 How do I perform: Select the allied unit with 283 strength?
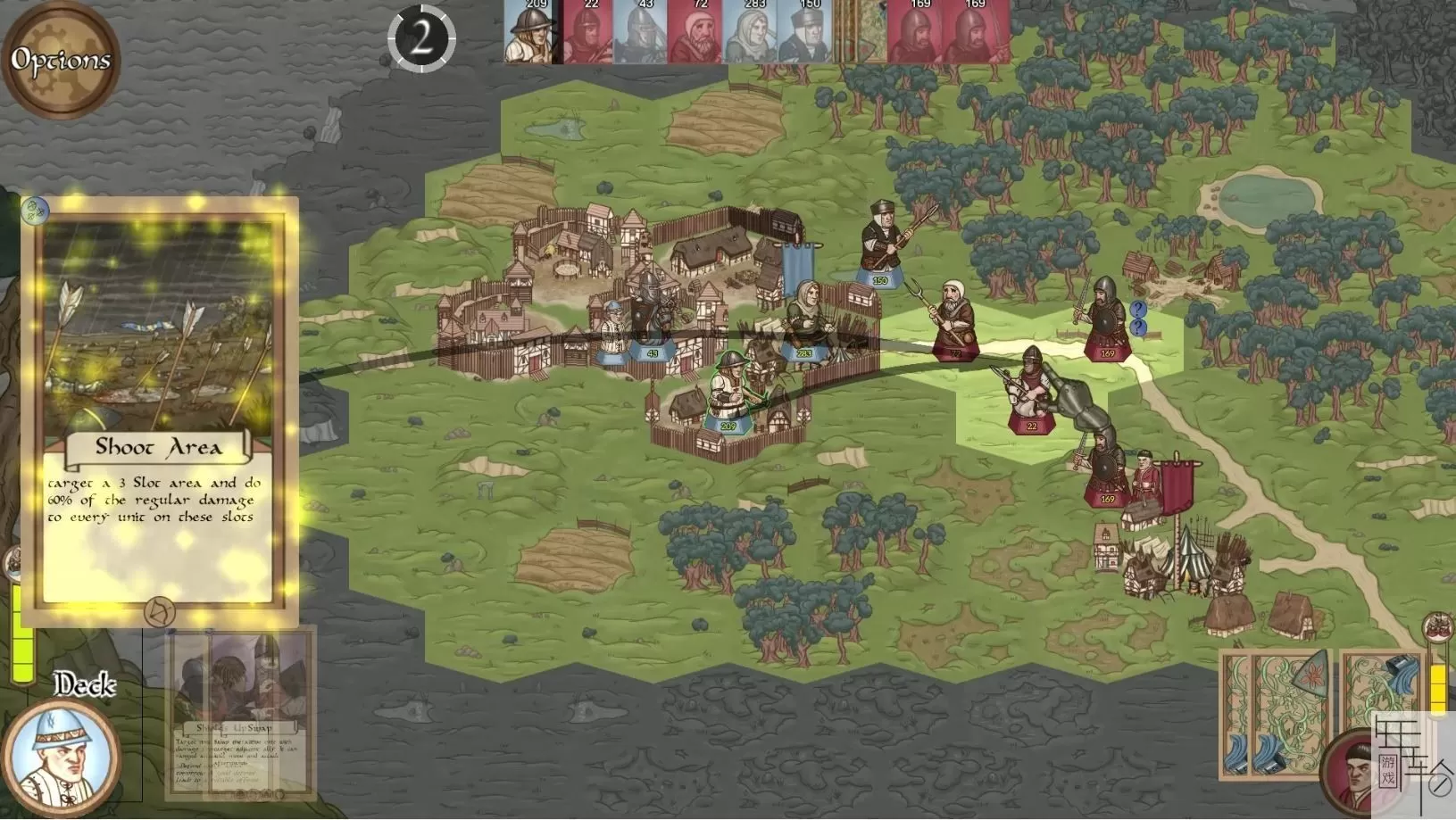806,319
